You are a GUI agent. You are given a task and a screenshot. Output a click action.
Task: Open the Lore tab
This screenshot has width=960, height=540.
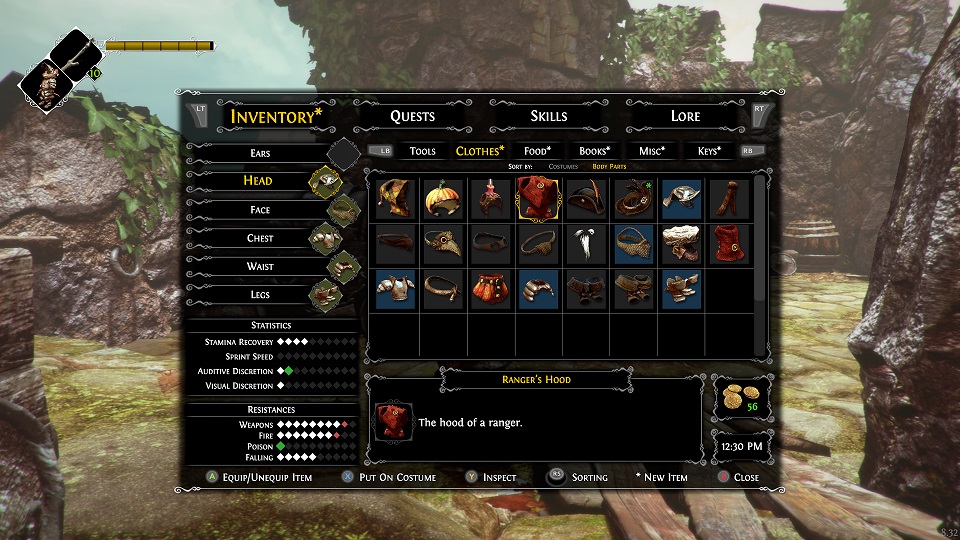pos(685,116)
